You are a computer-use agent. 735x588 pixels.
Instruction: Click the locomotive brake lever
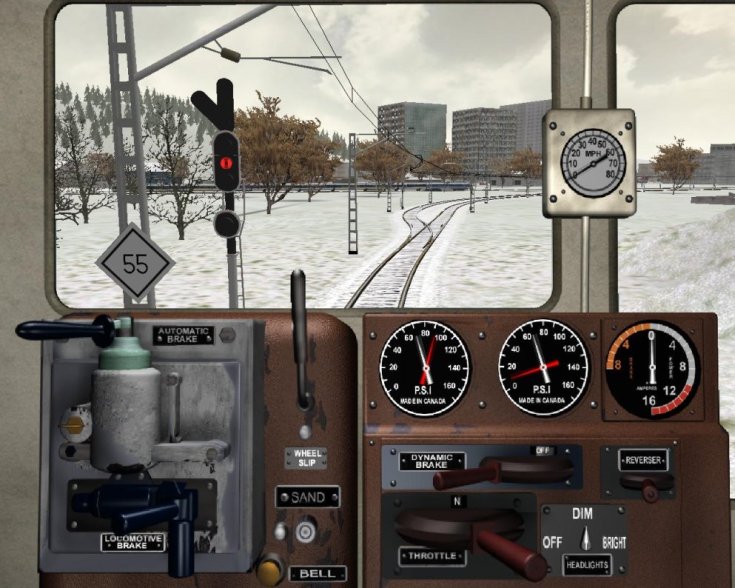tap(150, 509)
